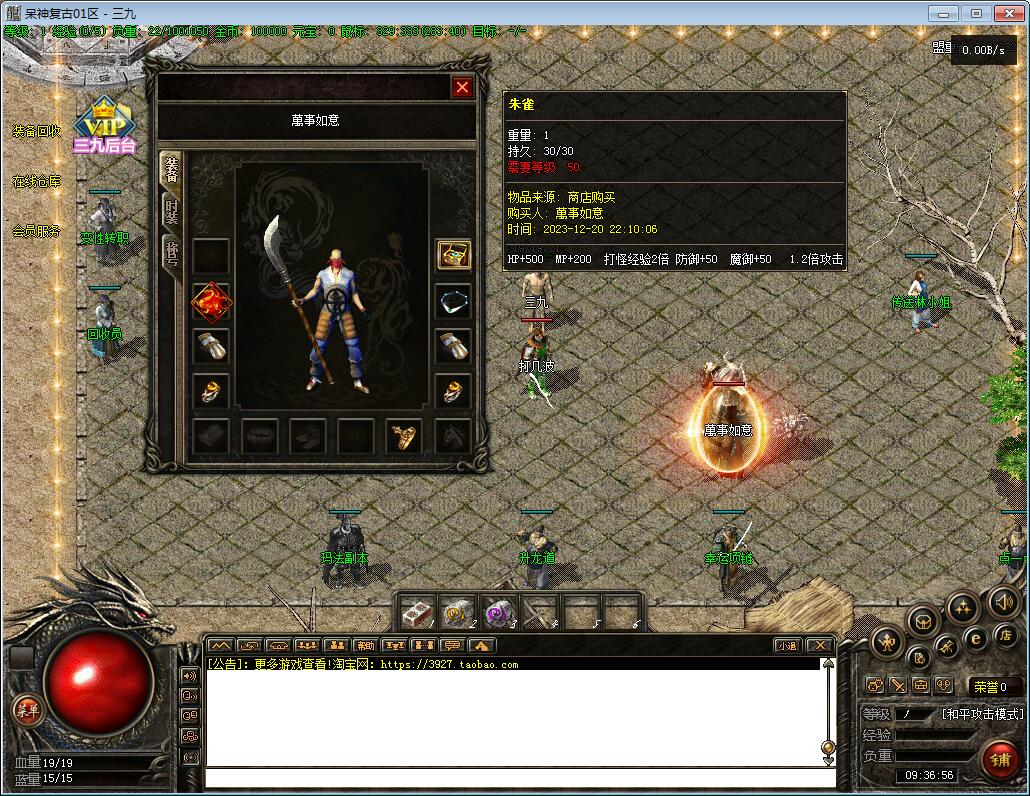Close the character equipment panel
Viewport: 1030px width, 796px height.
[x=462, y=88]
